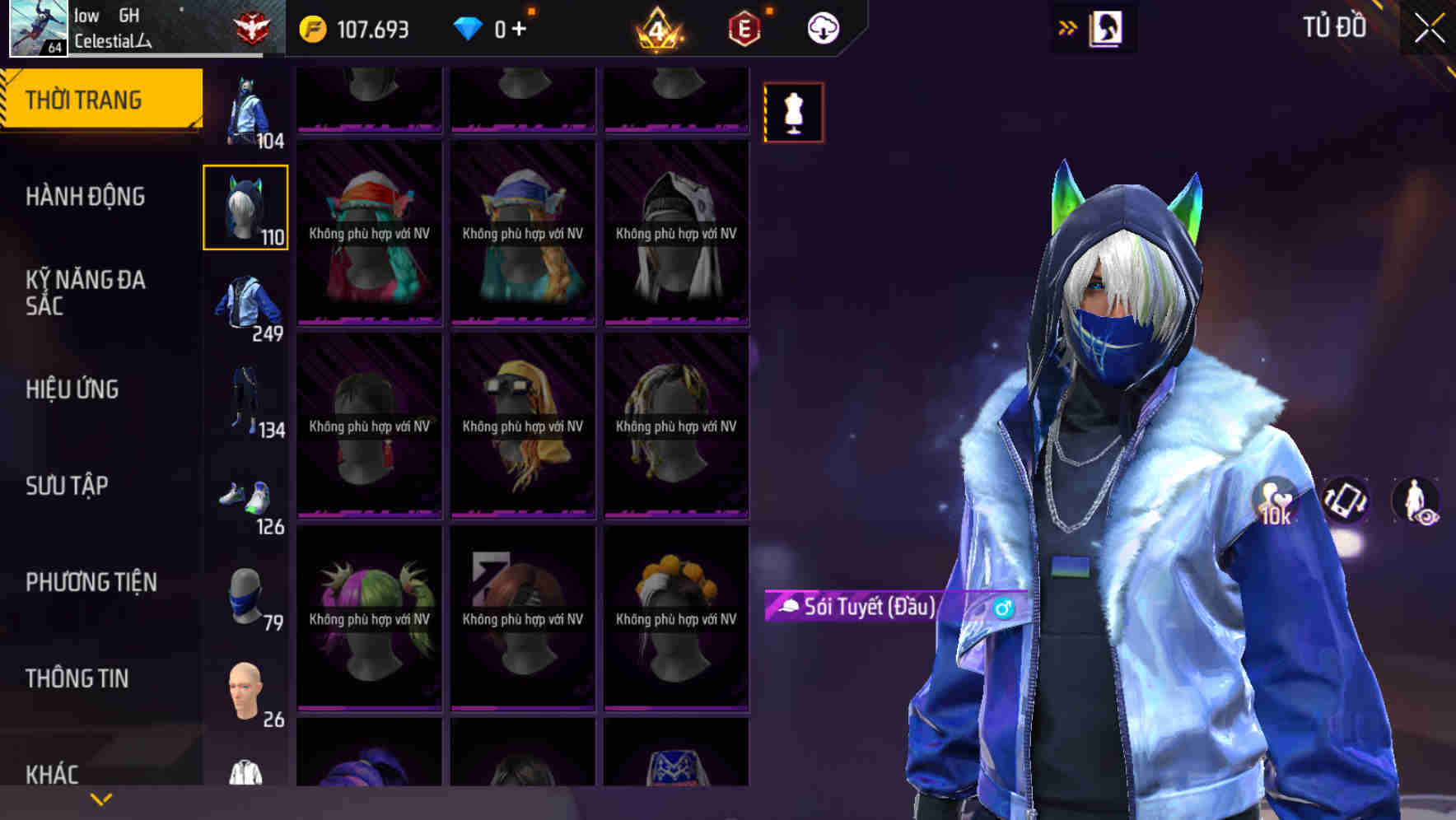Select the head items category showing 110
Viewport: 1456px width, 820px height.
pyautogui.click(x=245, y=206)
